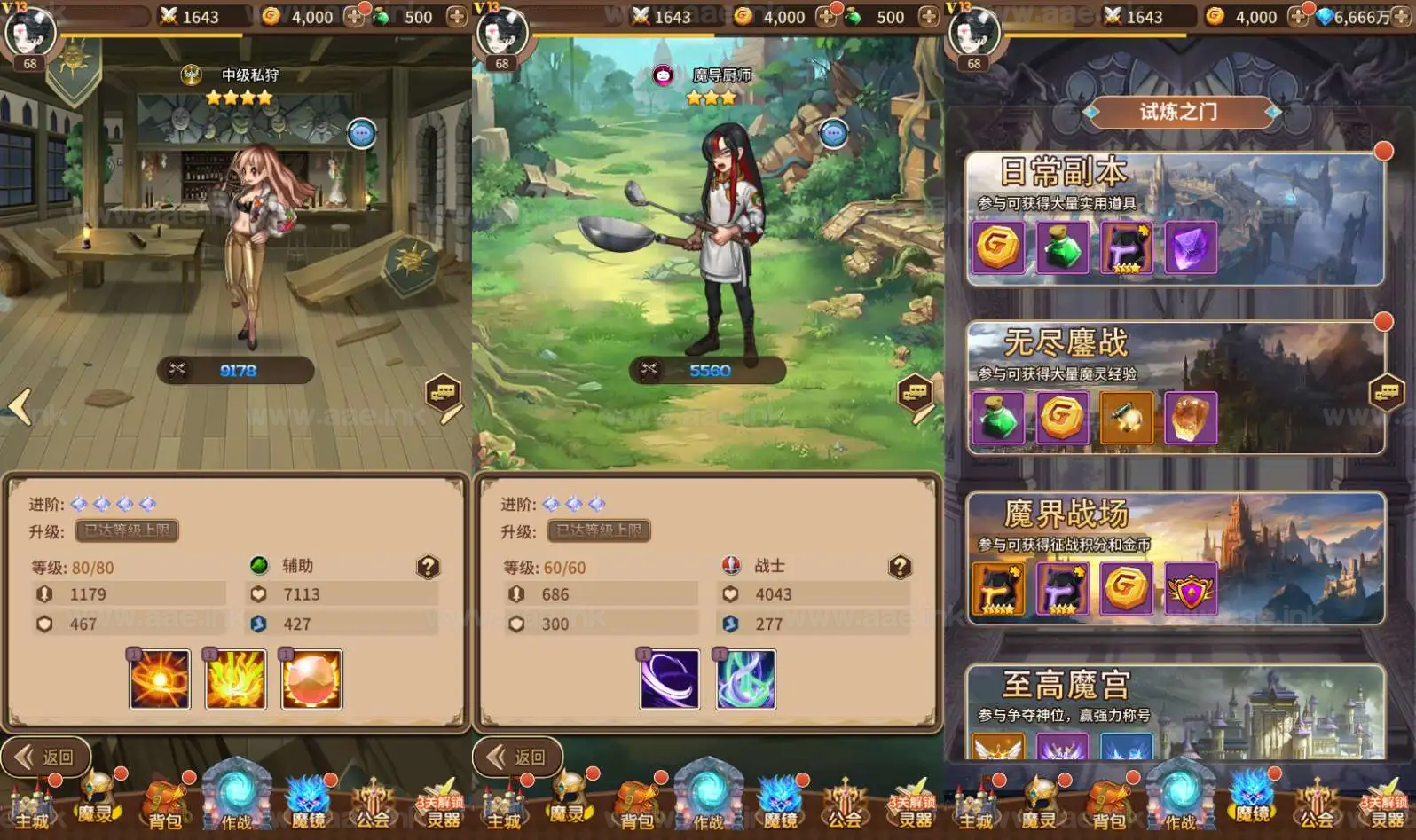1416x840 pixels.
Task: Tap the purple crescent slash skill icon
Action: tap(670, 679)
